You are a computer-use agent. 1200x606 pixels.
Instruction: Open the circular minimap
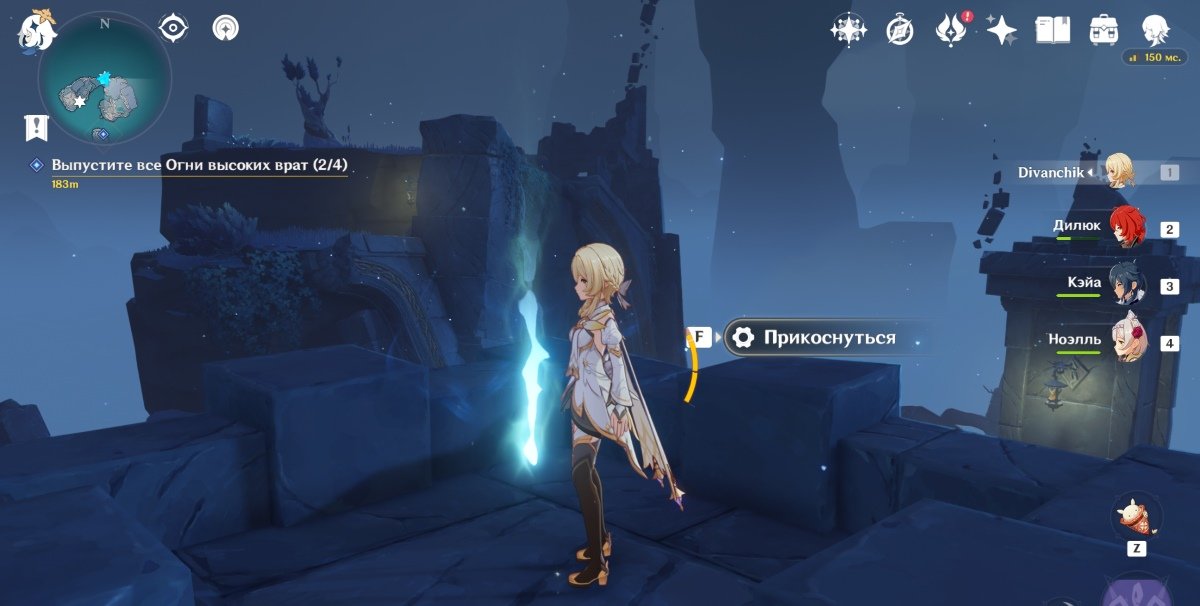click(104, 78)
